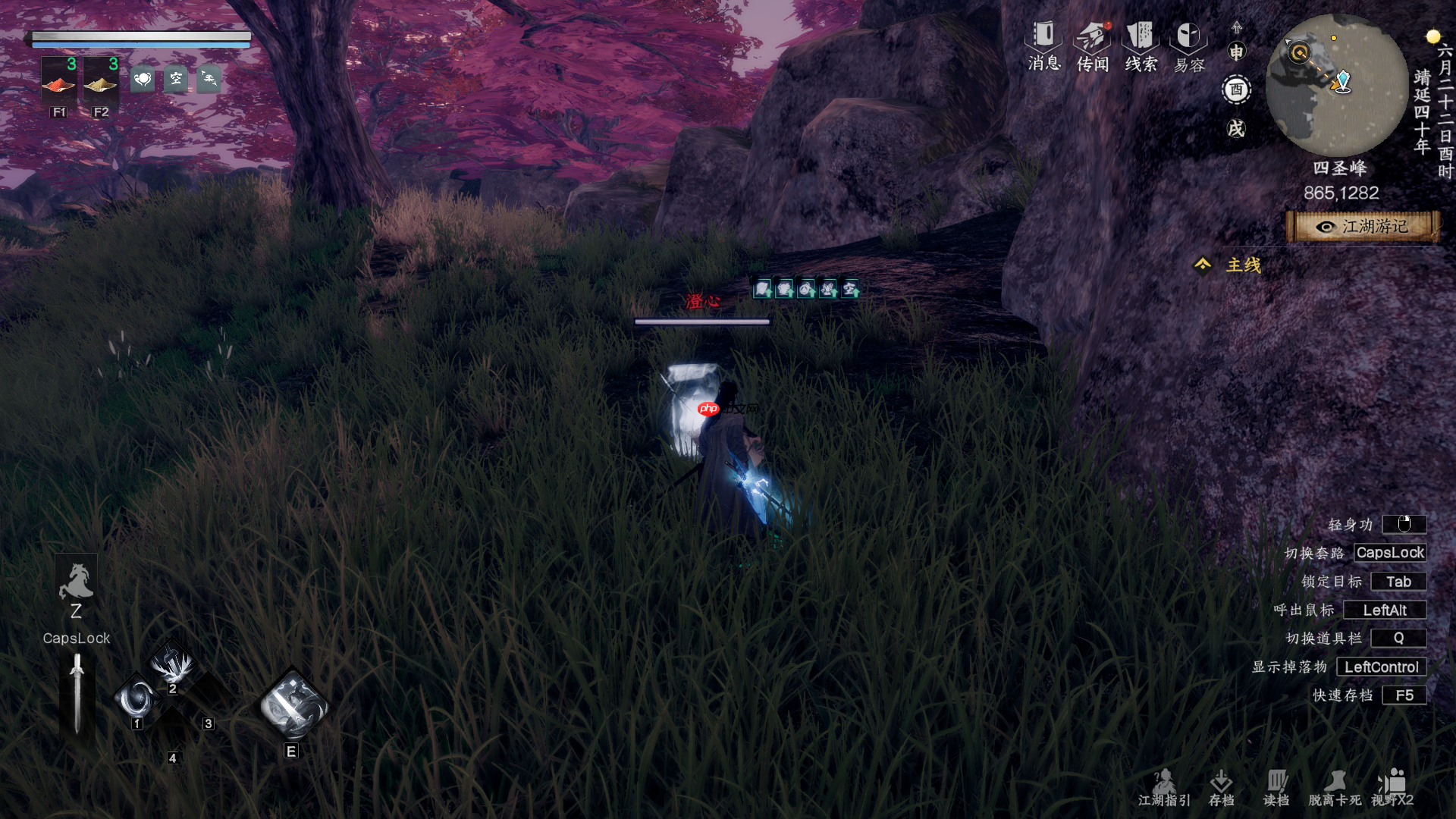The height and width of the screenshot is (819, 1456).
Task: Click the circular minimap
Action: 1337,85
